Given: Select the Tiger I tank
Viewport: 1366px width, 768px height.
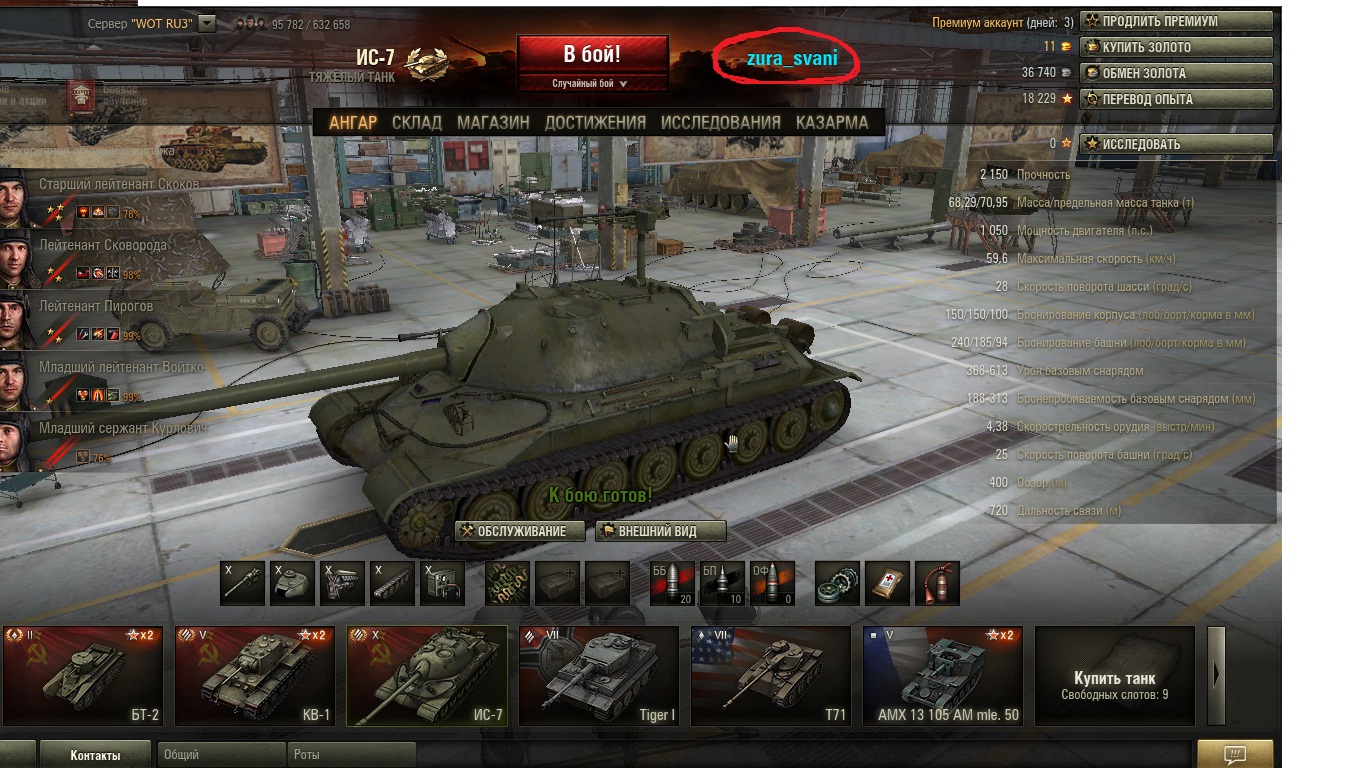Looking at the screenshot, I should pos(598,675).
